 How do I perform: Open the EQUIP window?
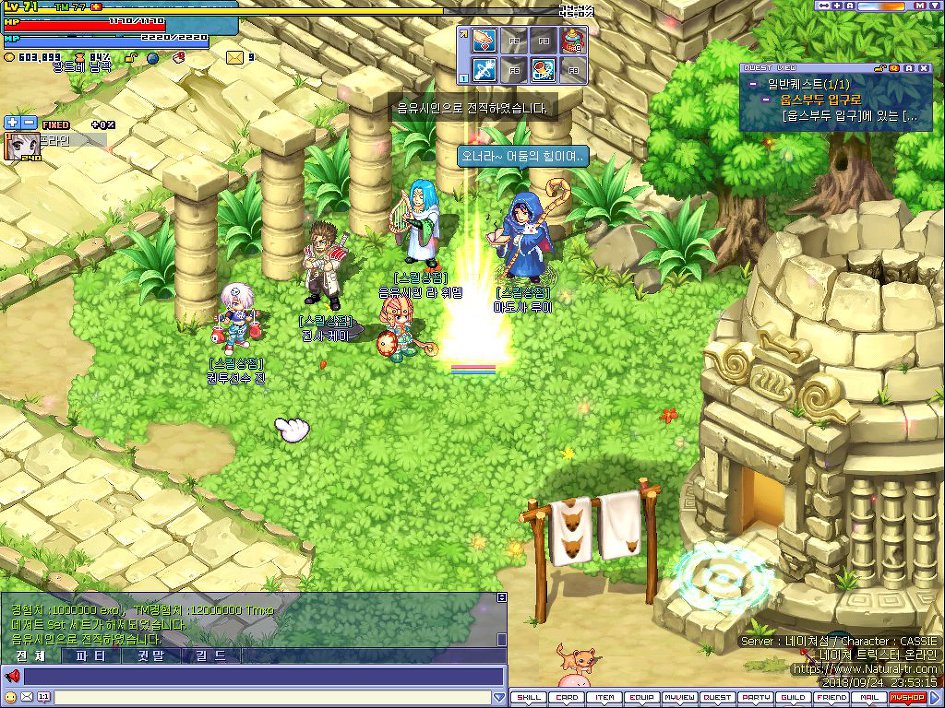click(642, 698)
